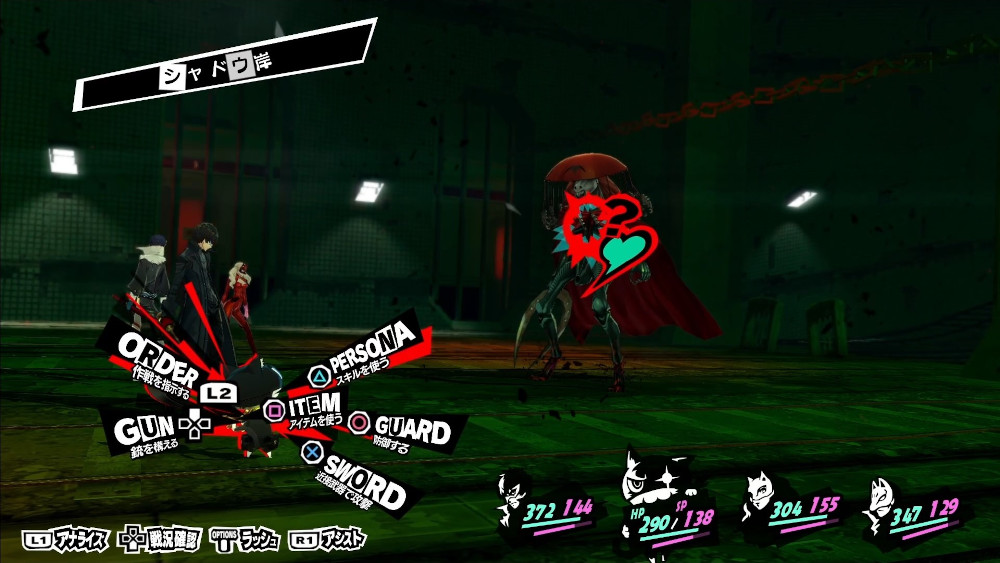Open the 戦況確認 battle status option
The width and height of the screenshot is (1000, 563).
[161, 540]
